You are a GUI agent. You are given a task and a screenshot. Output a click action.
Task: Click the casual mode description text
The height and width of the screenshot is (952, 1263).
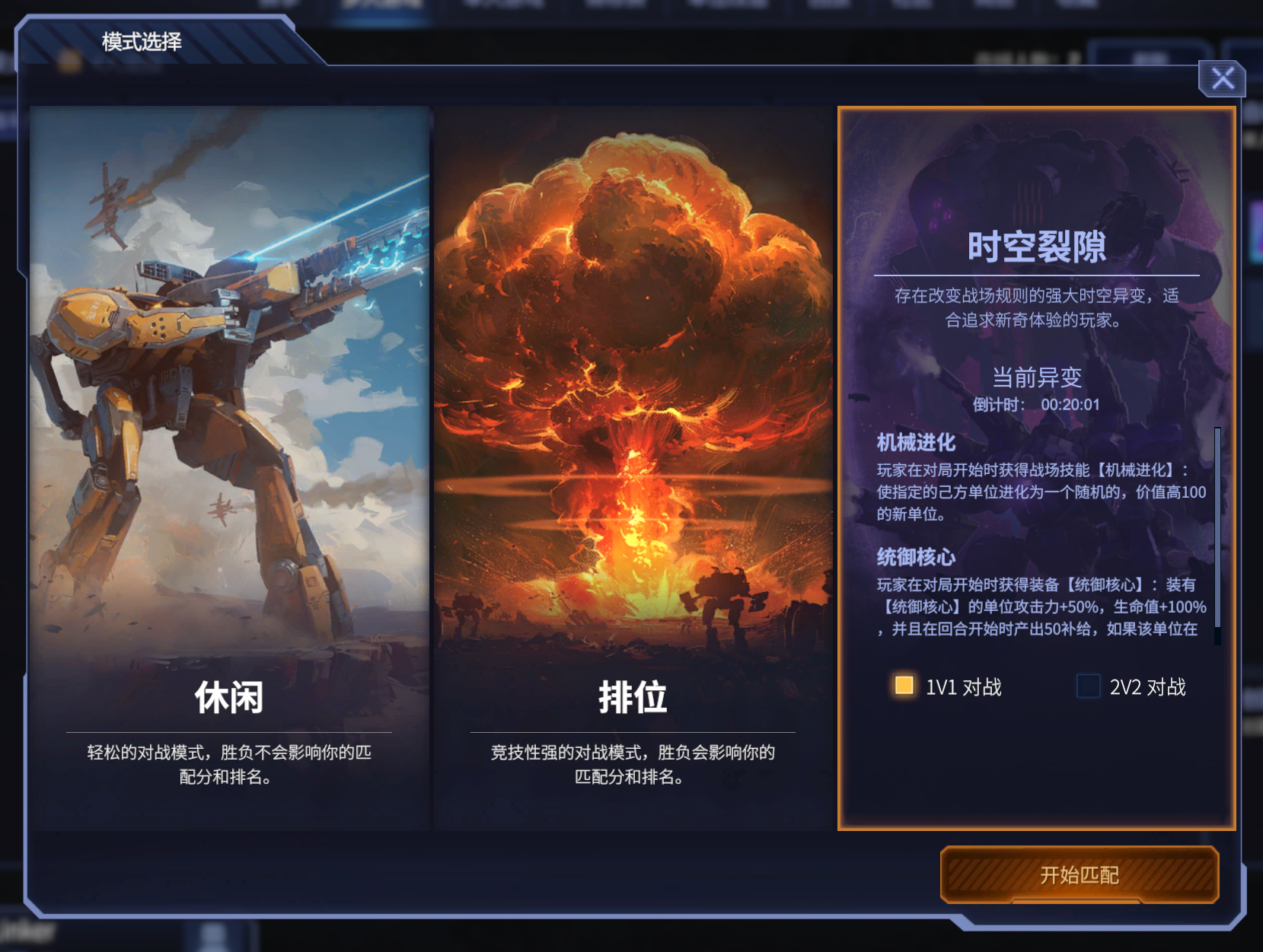coord(228,766)
